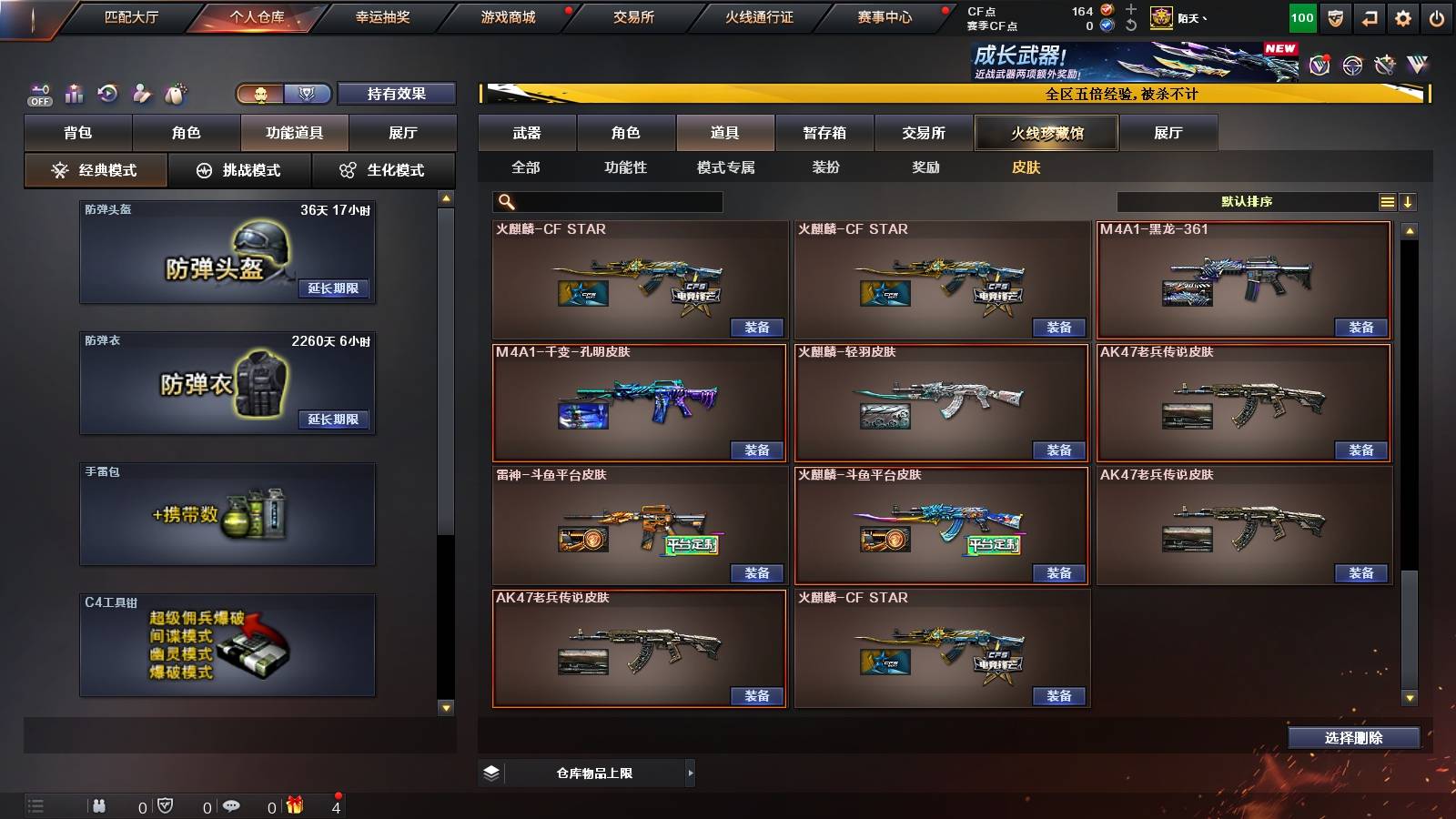The width and height of the screenshot is (1456, 819).
Task: Click the replay/video playback icon near top left
Action: 106,92
